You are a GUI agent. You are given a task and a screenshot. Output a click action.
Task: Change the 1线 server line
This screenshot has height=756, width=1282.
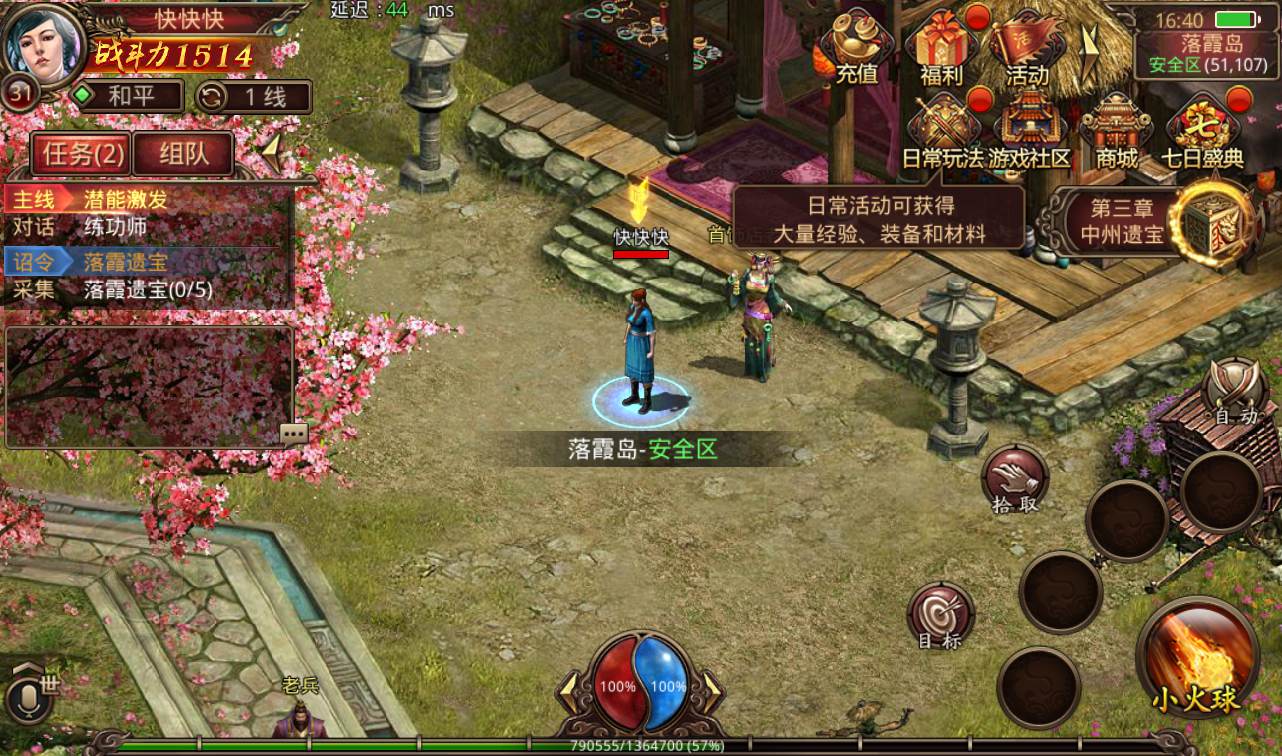coord(254,97)
